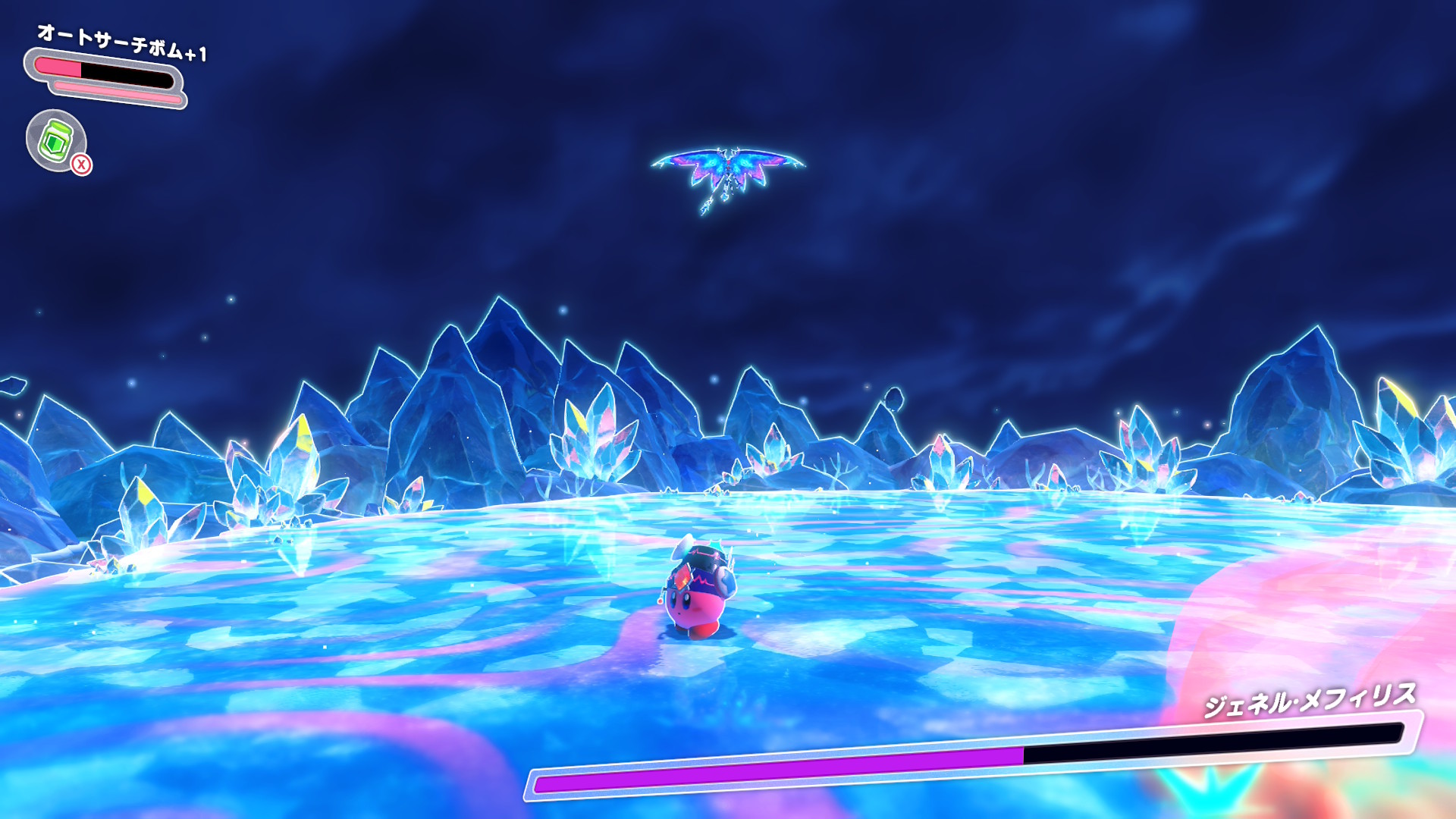Use the stored green jar item
Image resolution: width=1456 pixels, height=819 pixels.
pos(56,140)
